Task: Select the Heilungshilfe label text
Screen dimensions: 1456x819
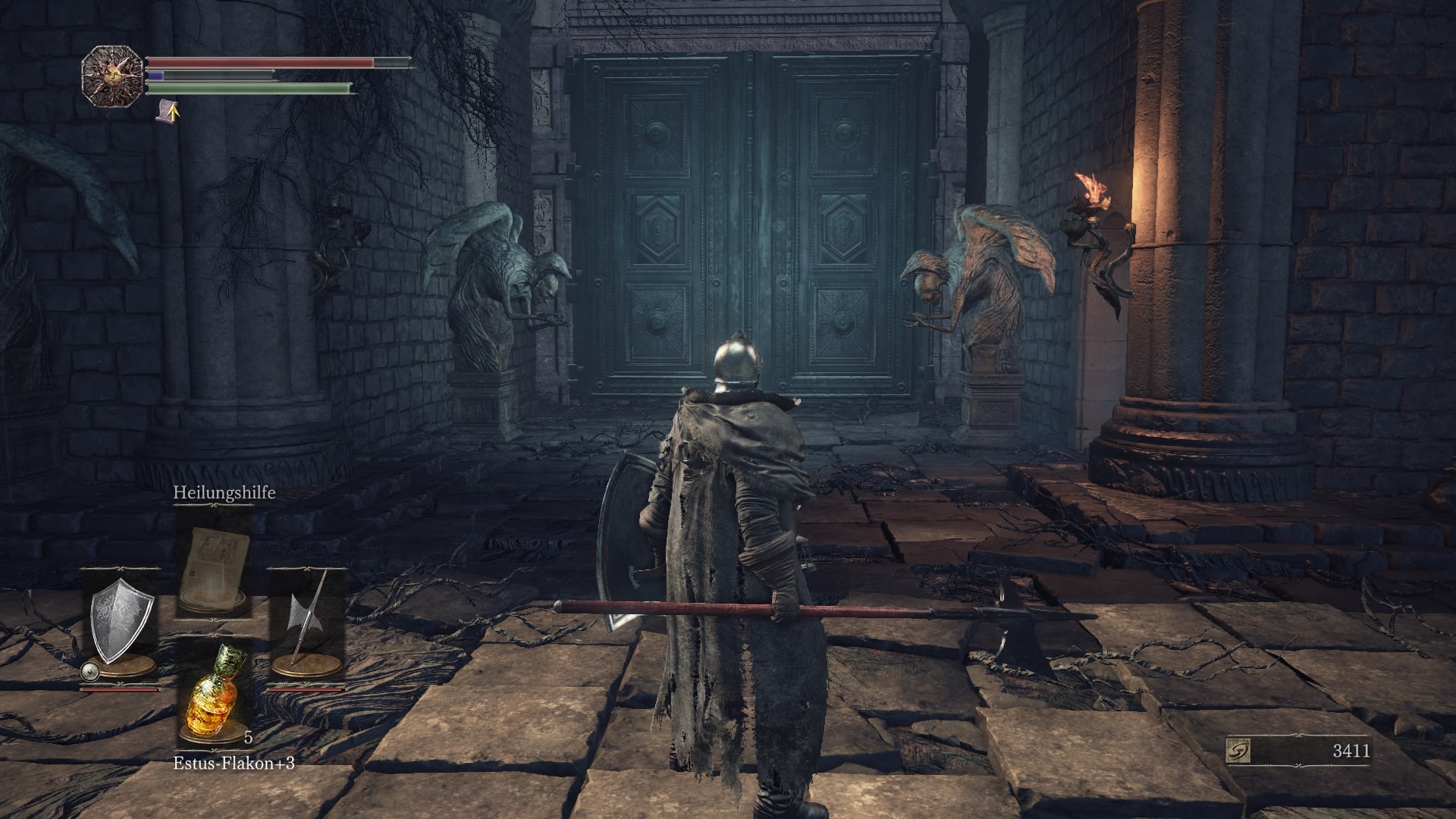Action: [x=225, y=494]
